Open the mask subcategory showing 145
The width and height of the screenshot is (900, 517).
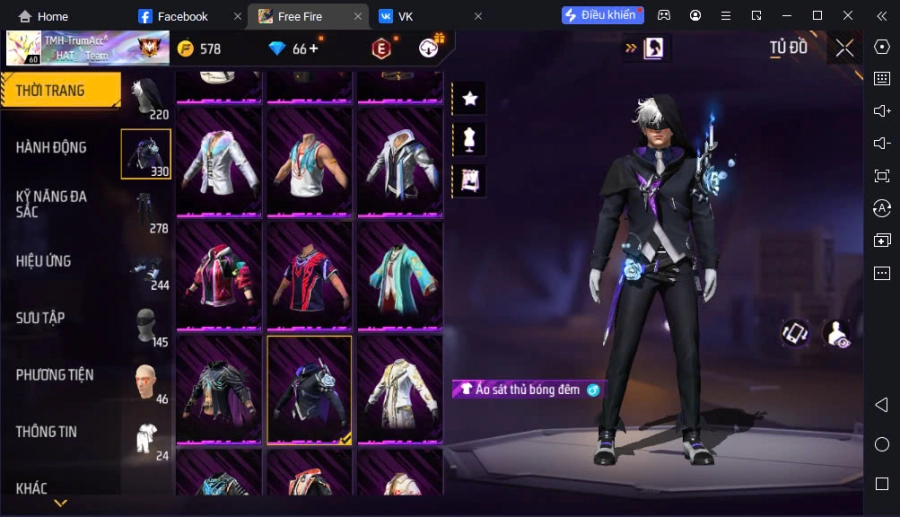click(x=146, y=325)
